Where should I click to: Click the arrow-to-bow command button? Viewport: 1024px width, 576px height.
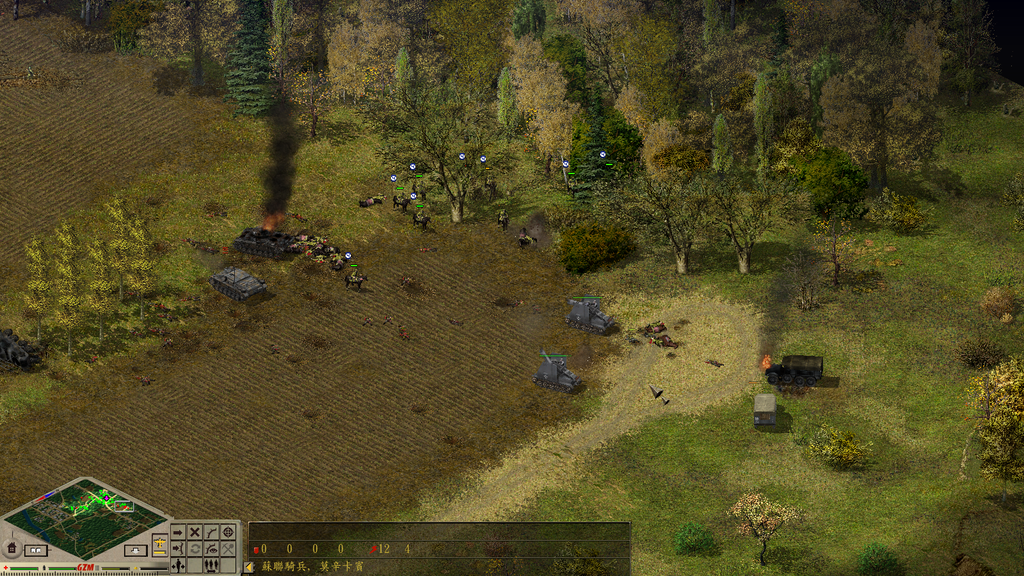click(x=178, y=549)
